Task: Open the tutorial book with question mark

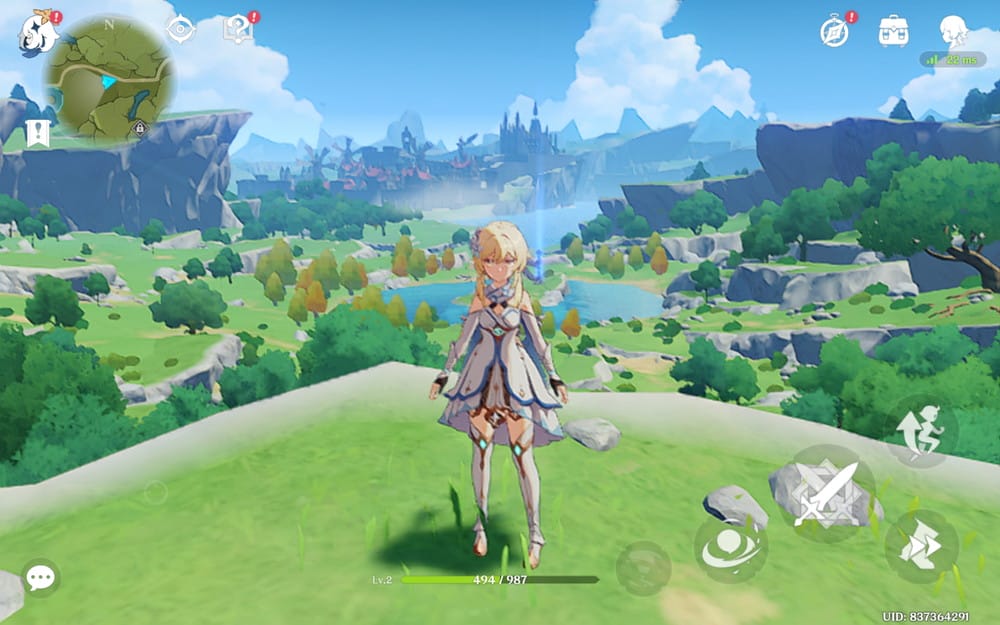Action: 238,30
